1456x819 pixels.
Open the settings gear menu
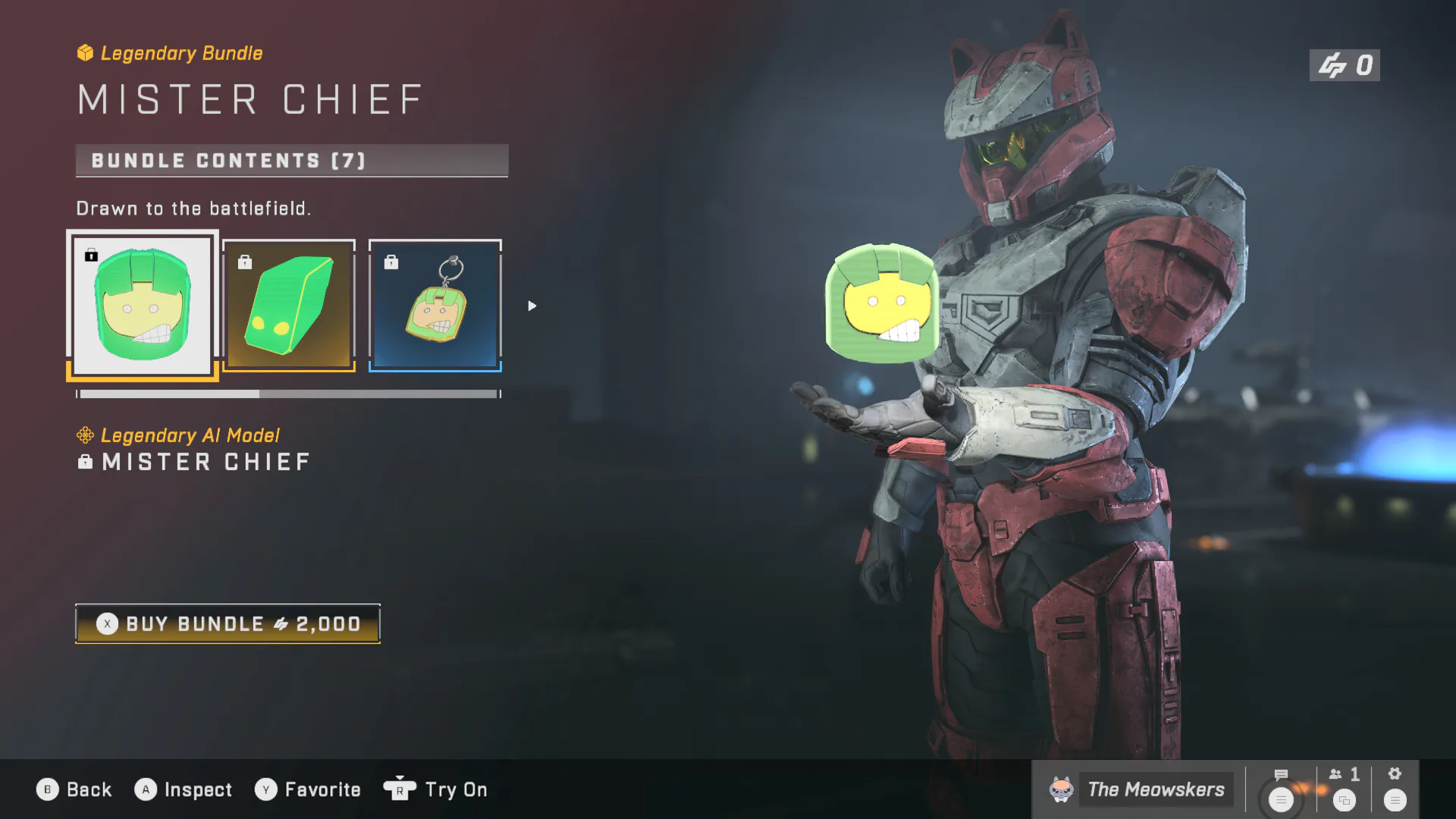(x=1395, y=789)
